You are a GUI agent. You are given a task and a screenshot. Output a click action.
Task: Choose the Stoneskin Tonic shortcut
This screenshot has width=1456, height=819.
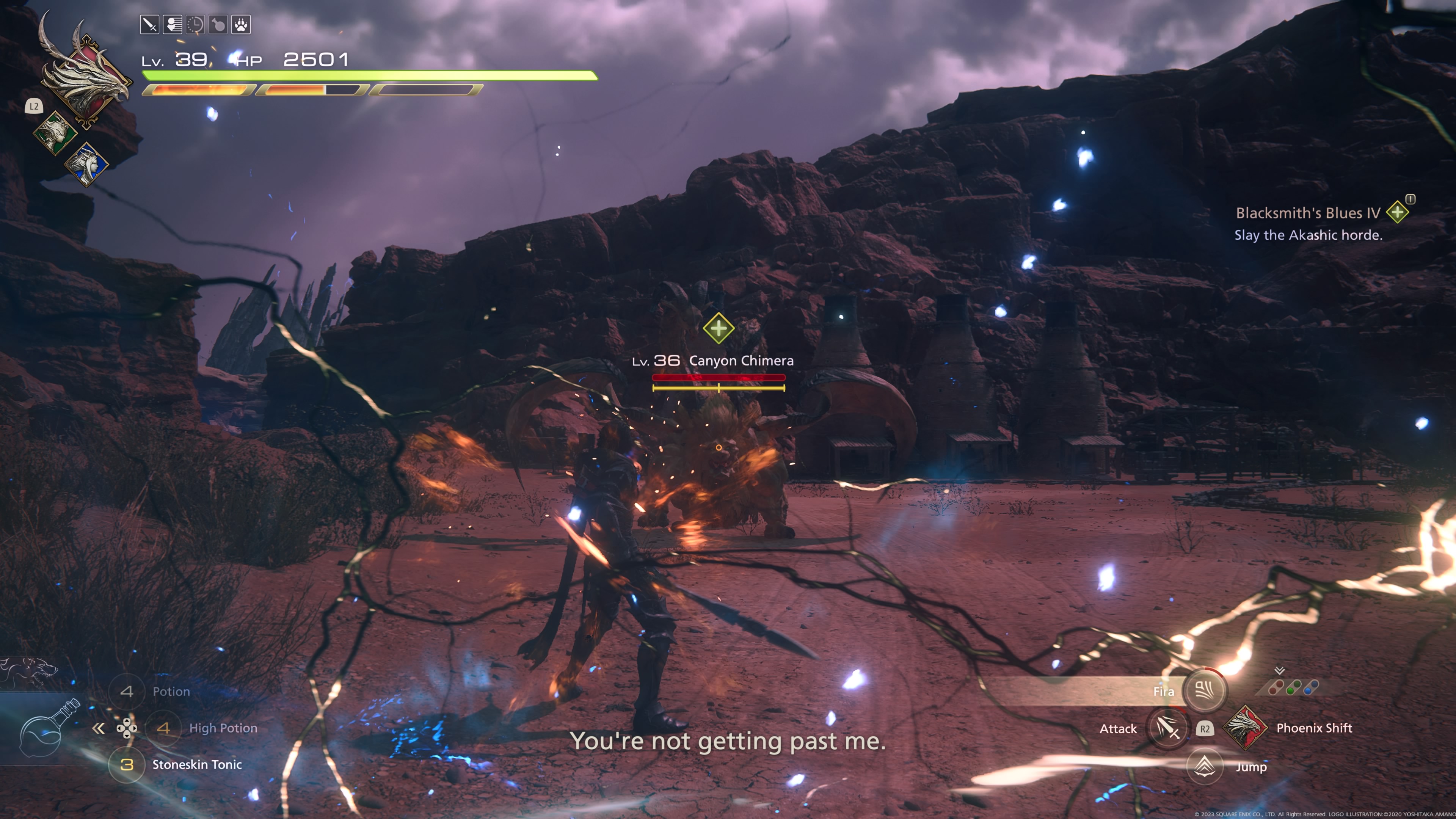[127, 765]
